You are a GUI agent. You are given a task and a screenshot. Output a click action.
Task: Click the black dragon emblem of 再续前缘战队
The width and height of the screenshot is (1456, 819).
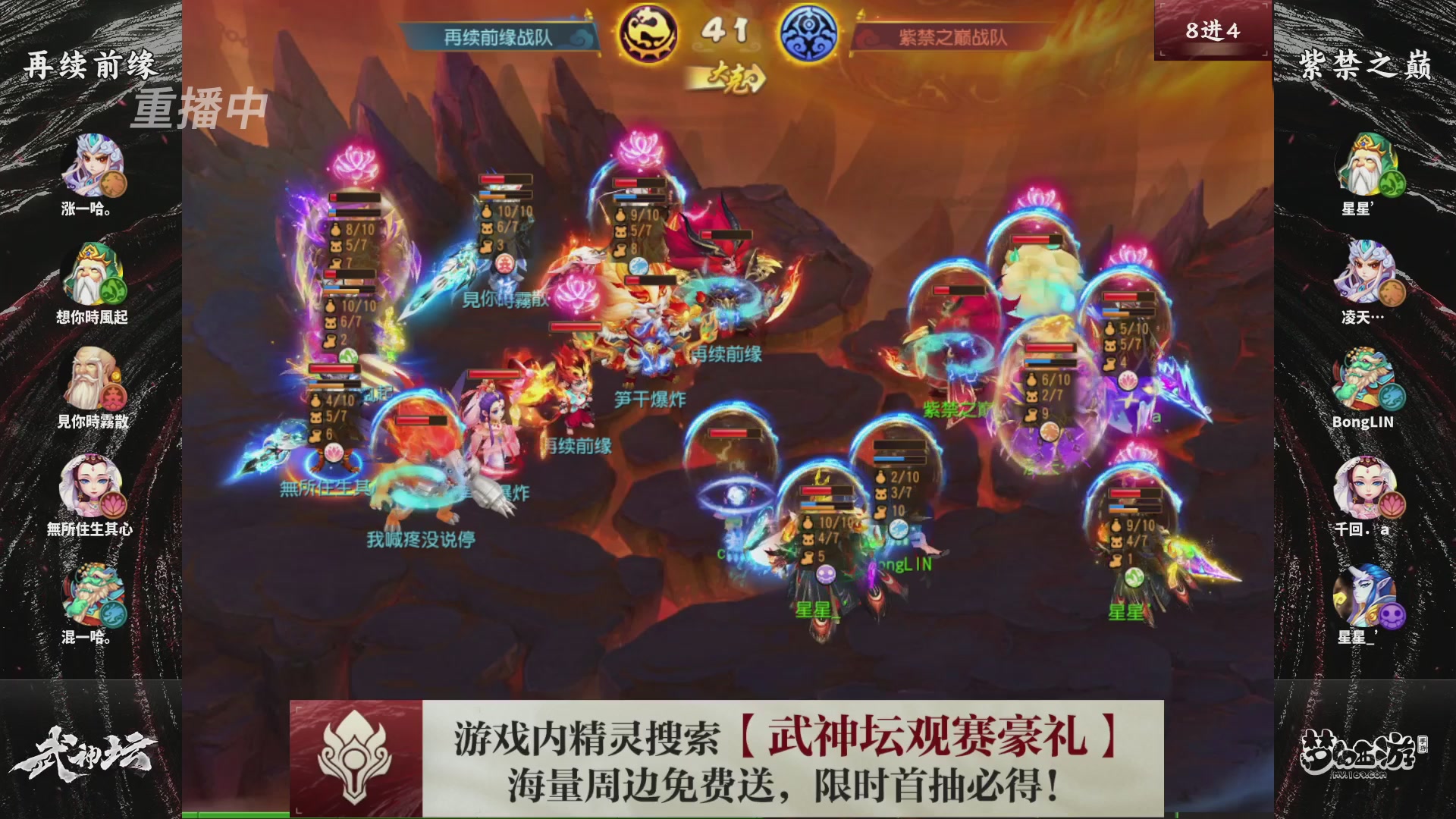[648, 32]
